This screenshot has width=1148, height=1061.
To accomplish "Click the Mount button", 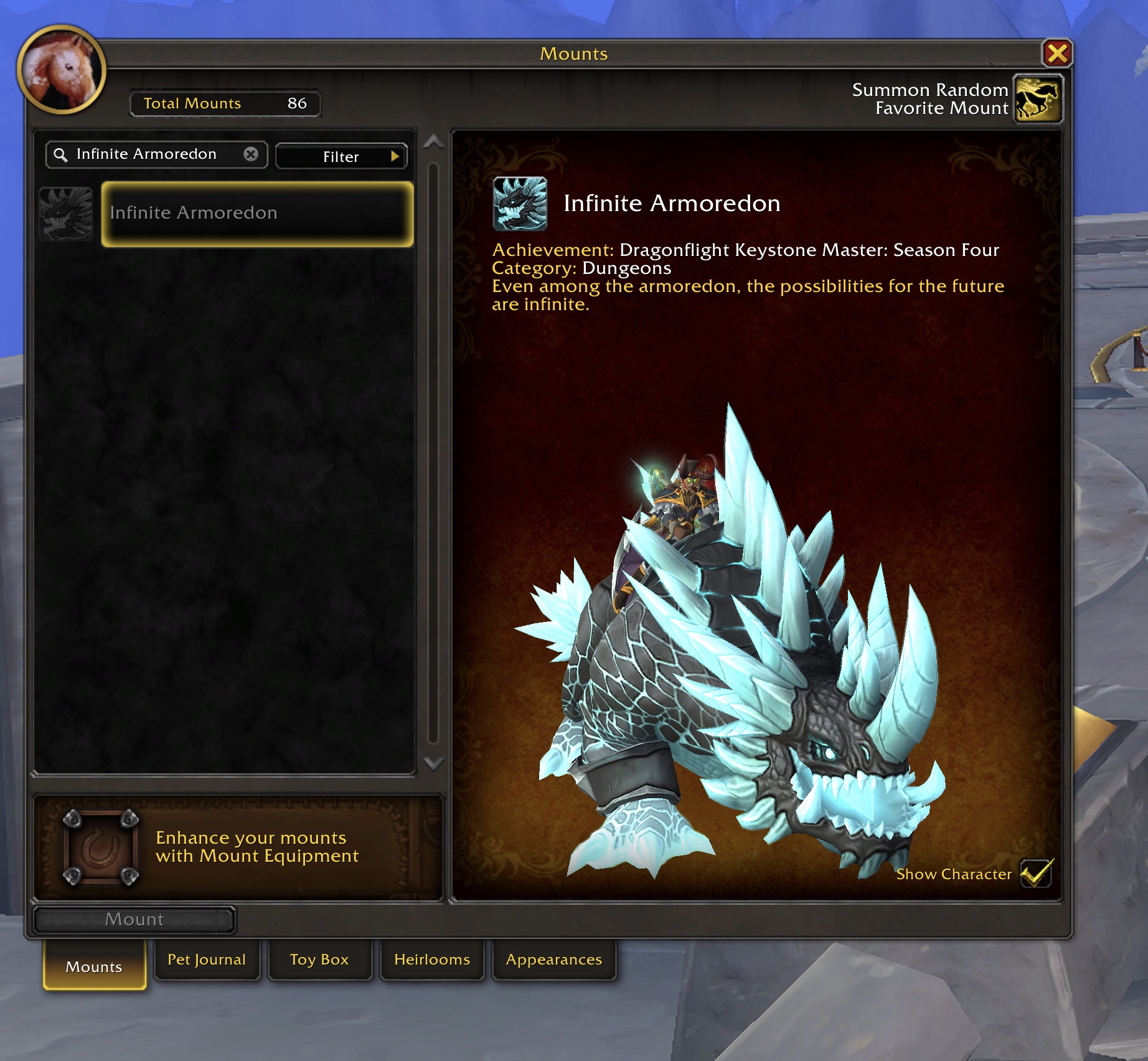I will pyautogui.click(x=134, y=920).
